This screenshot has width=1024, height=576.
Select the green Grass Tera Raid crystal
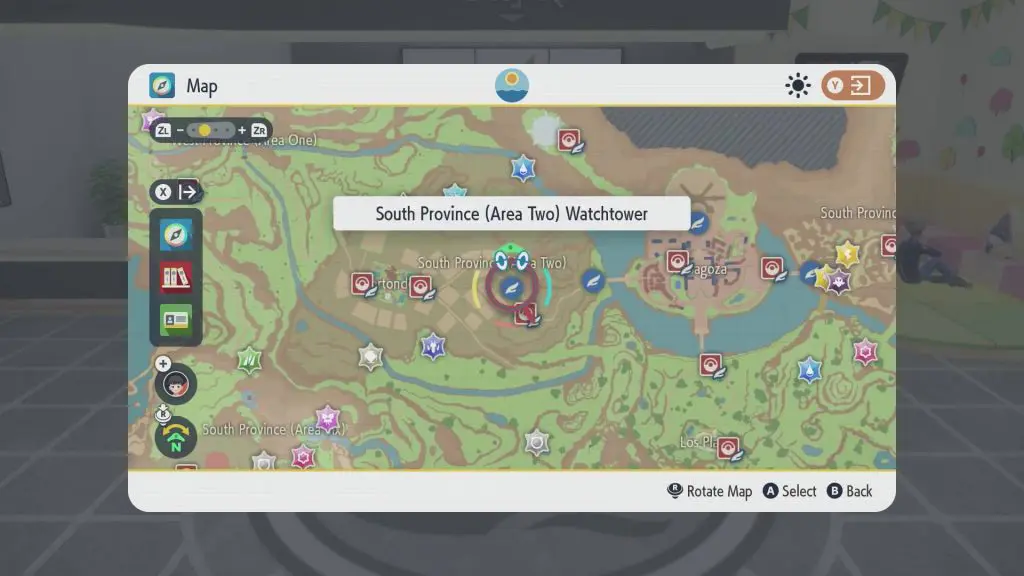pos(250,360)
